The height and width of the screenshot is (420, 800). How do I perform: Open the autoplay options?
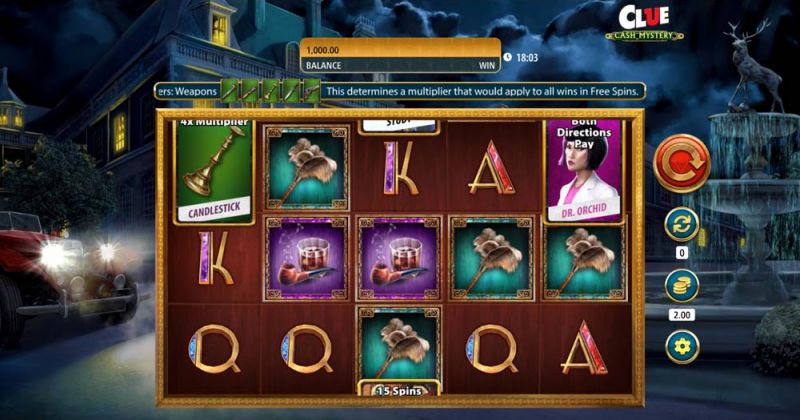[682, 224]
